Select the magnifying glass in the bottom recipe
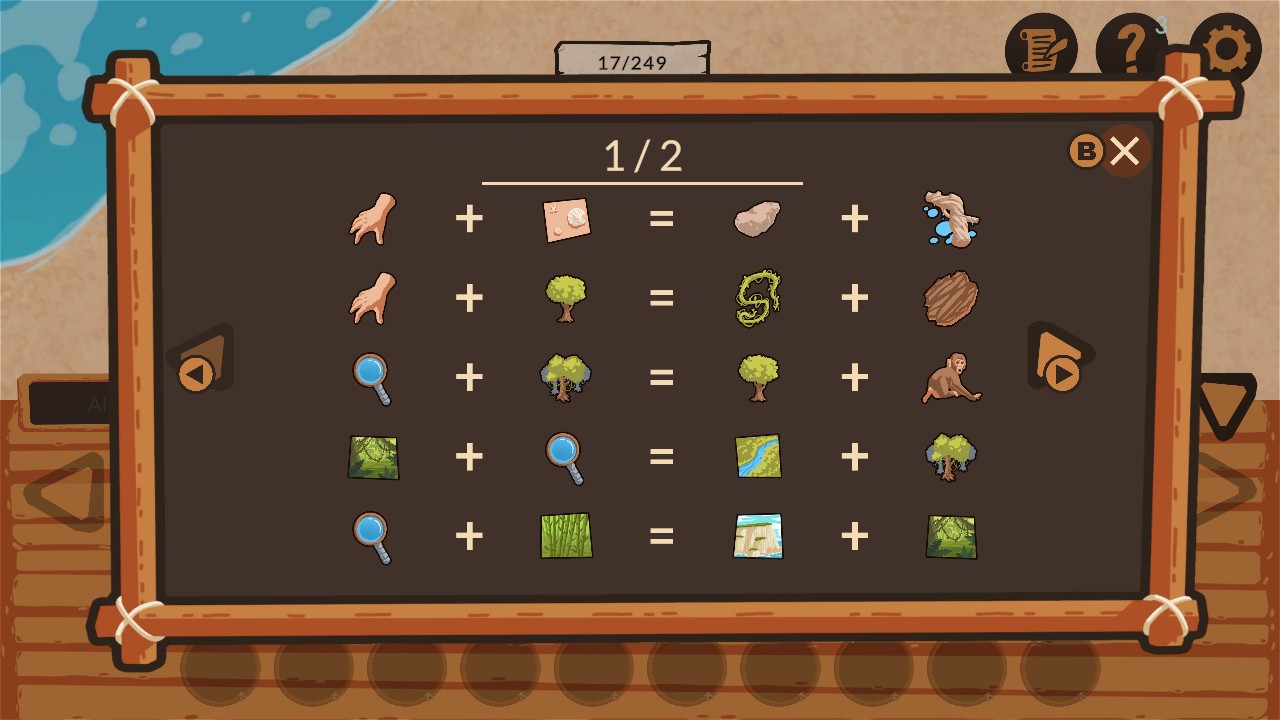This screenshot has height=720, width=1280. (x=373, y=537)
